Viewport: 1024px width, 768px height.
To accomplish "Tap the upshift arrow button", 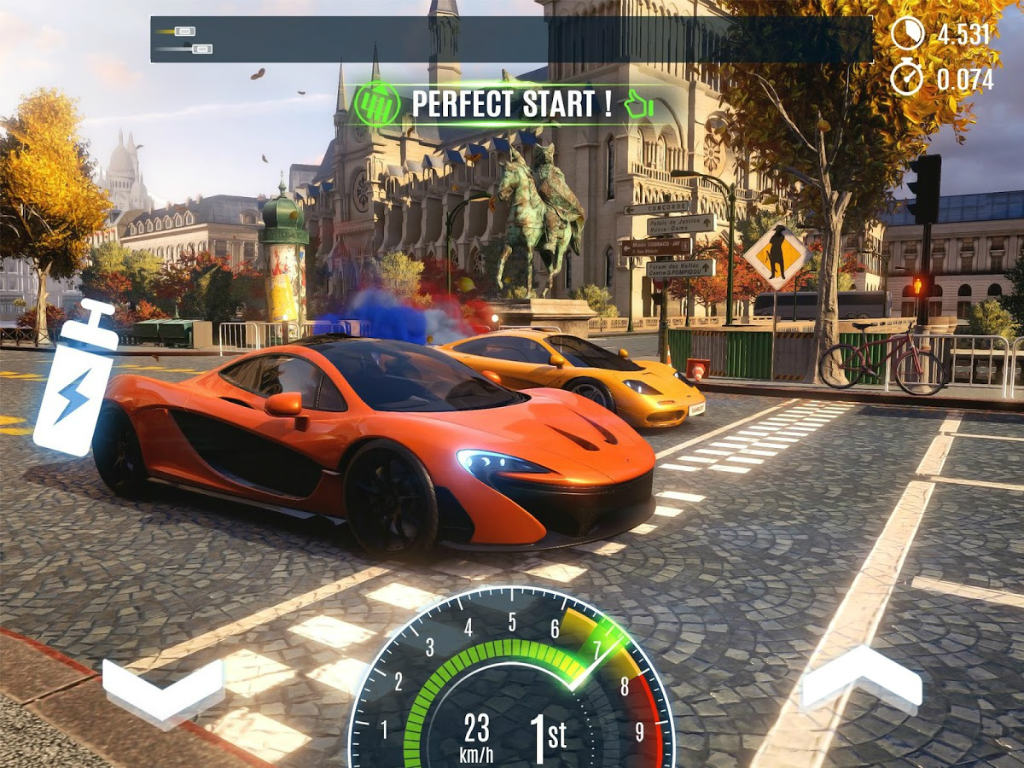I will pyautogui.click(x=861, y=680).
